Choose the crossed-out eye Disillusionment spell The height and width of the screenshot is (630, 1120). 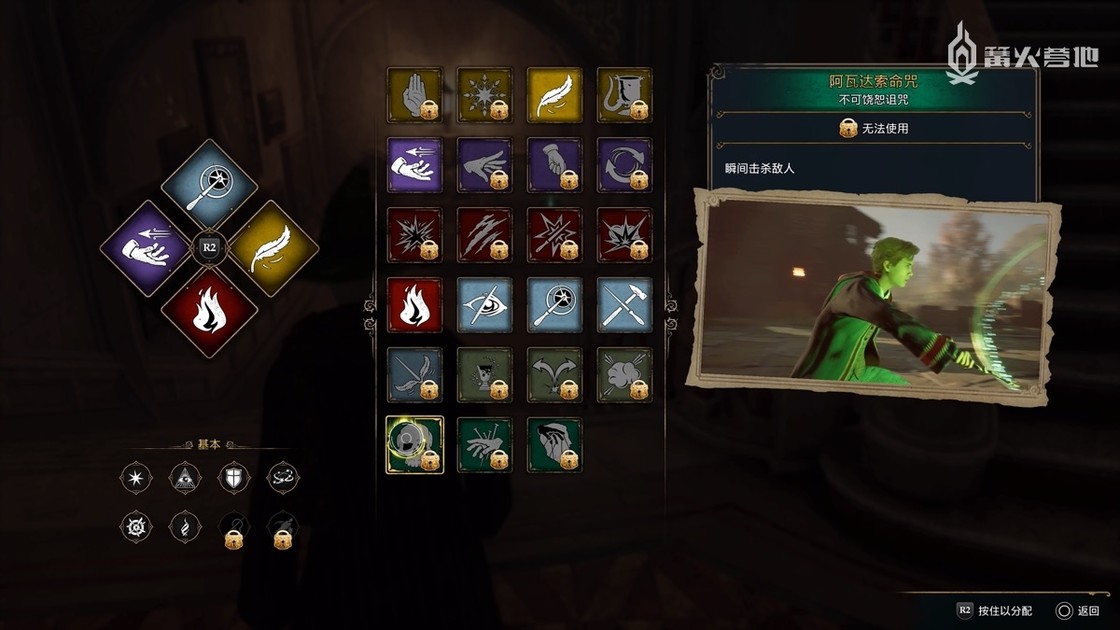point(484,305)
